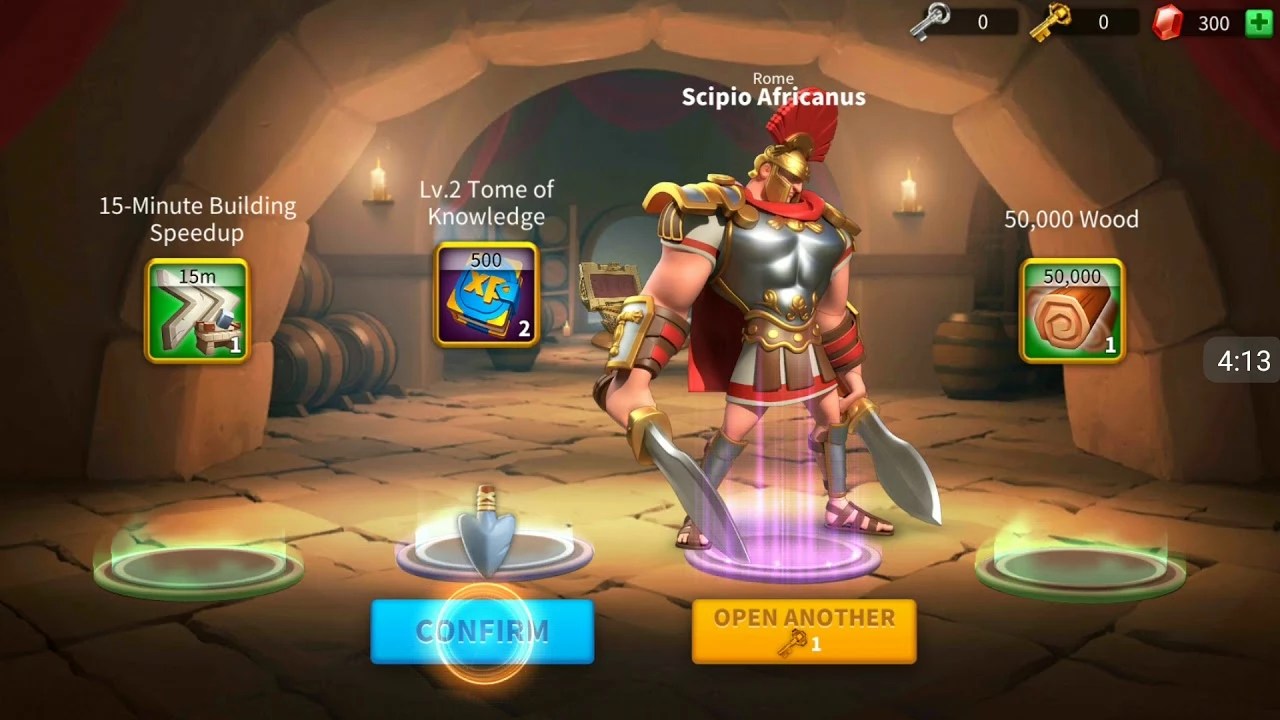Select the 50,000 Wood reward icon
The width and height of the screenshot is (1280, 720).
[1071, 310]
